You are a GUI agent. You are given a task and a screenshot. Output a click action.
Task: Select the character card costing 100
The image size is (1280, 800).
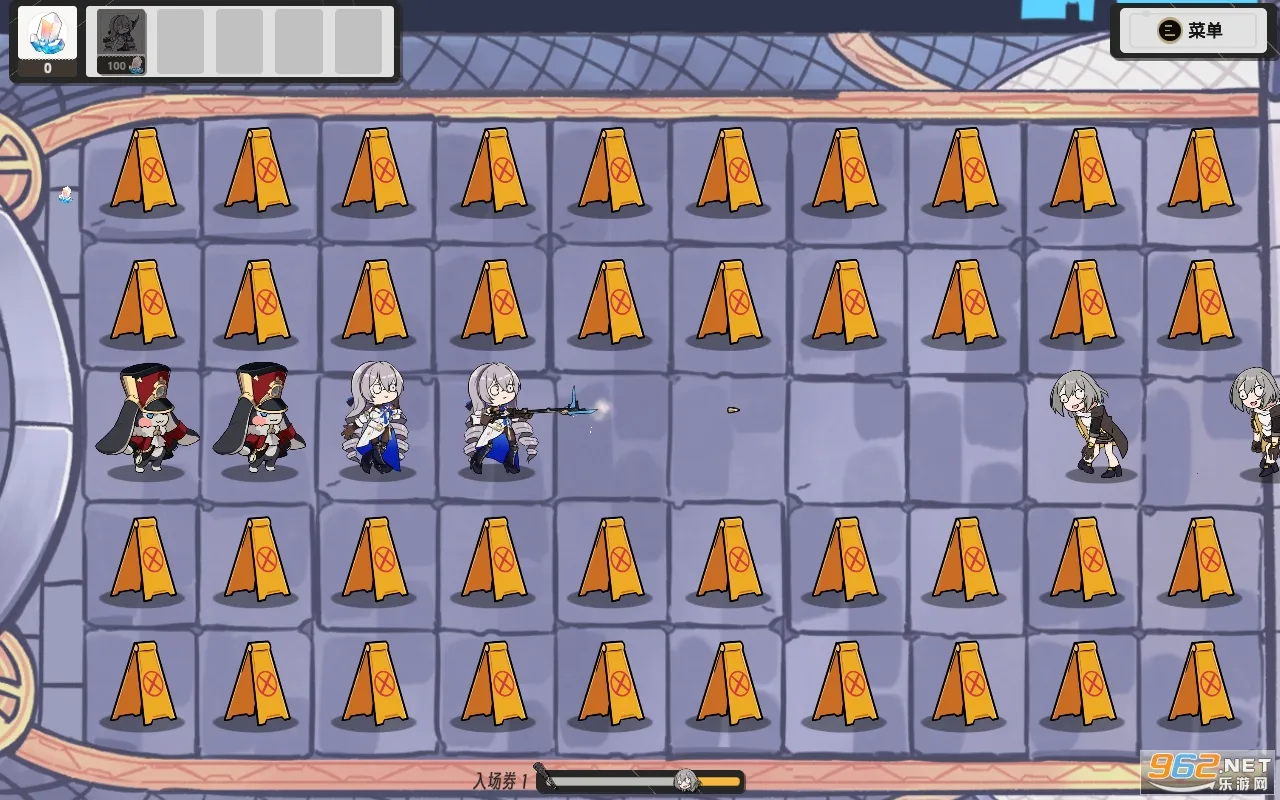pyautogui.click(x=122, y=43)
